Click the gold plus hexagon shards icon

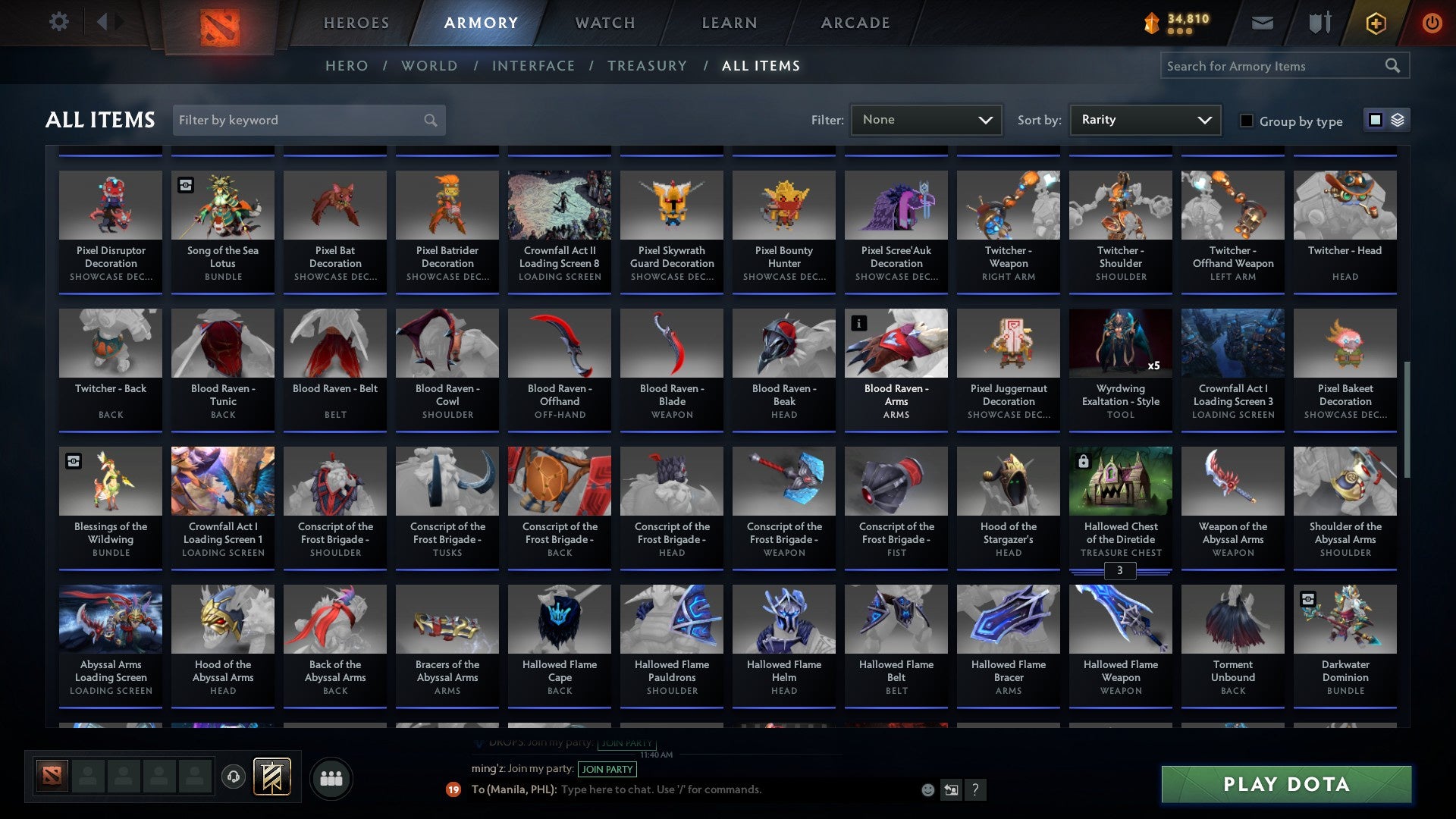[x=1375, y=23]
